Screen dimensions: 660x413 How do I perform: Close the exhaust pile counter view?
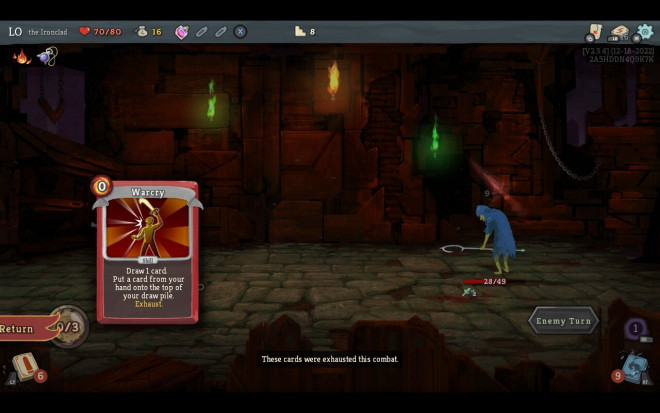(636, 328)
